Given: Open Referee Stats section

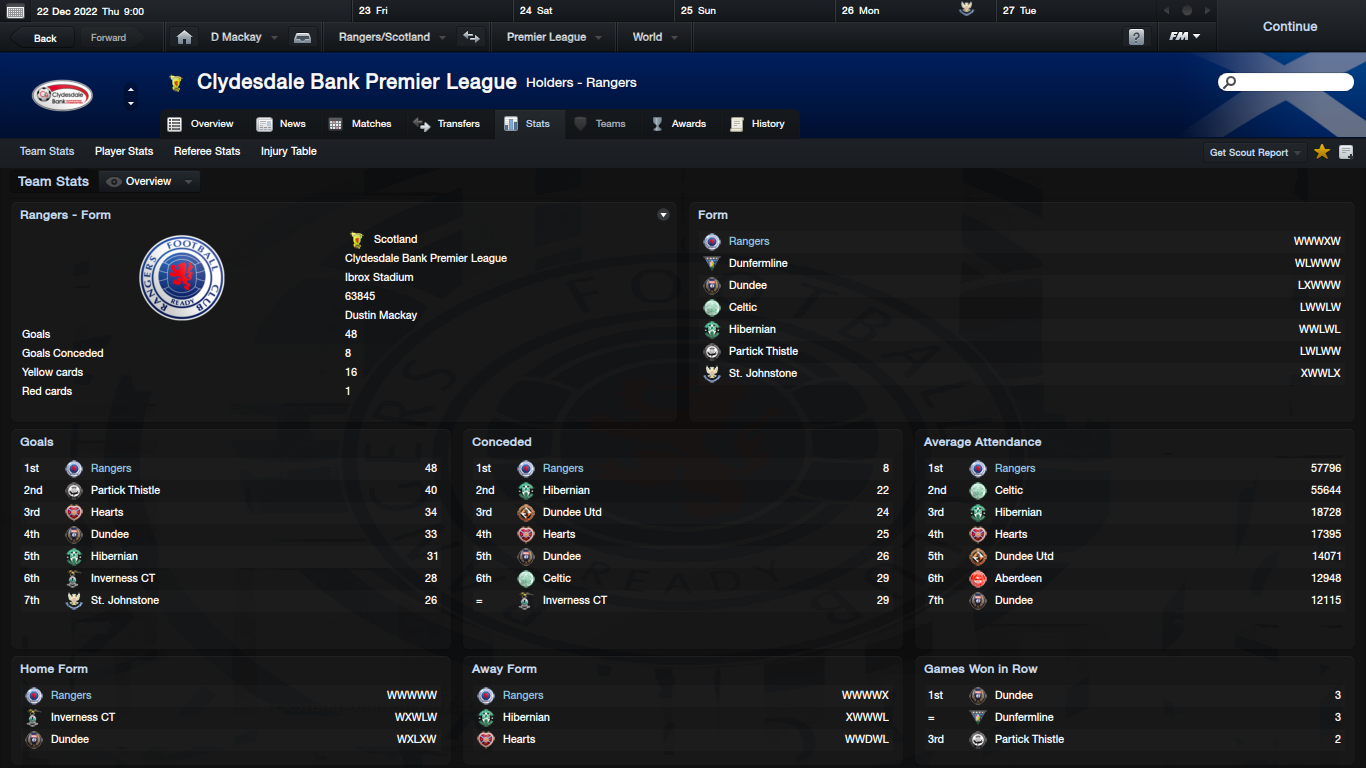Looking at the screenshot, I should 207,151.
